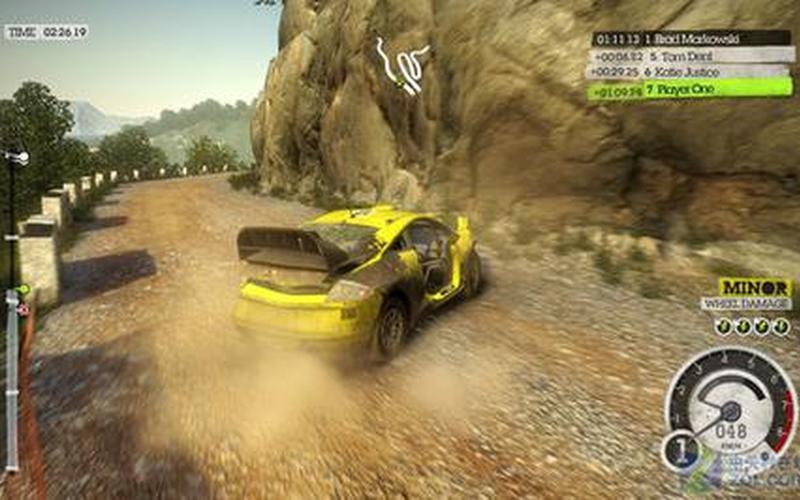This screenshot has height=500, width=800.
Task: Choose Katie Justice's leaderboard entry
Action: click(690, 72)
